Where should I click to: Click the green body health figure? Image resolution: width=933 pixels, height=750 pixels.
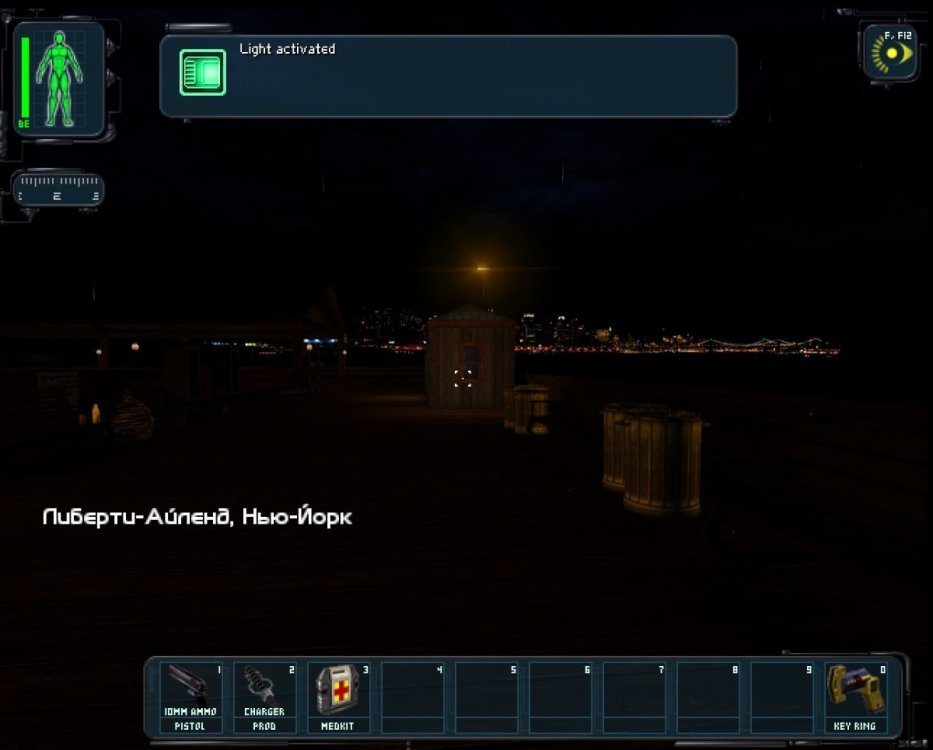pyautogui.click(x=59, y=78)
